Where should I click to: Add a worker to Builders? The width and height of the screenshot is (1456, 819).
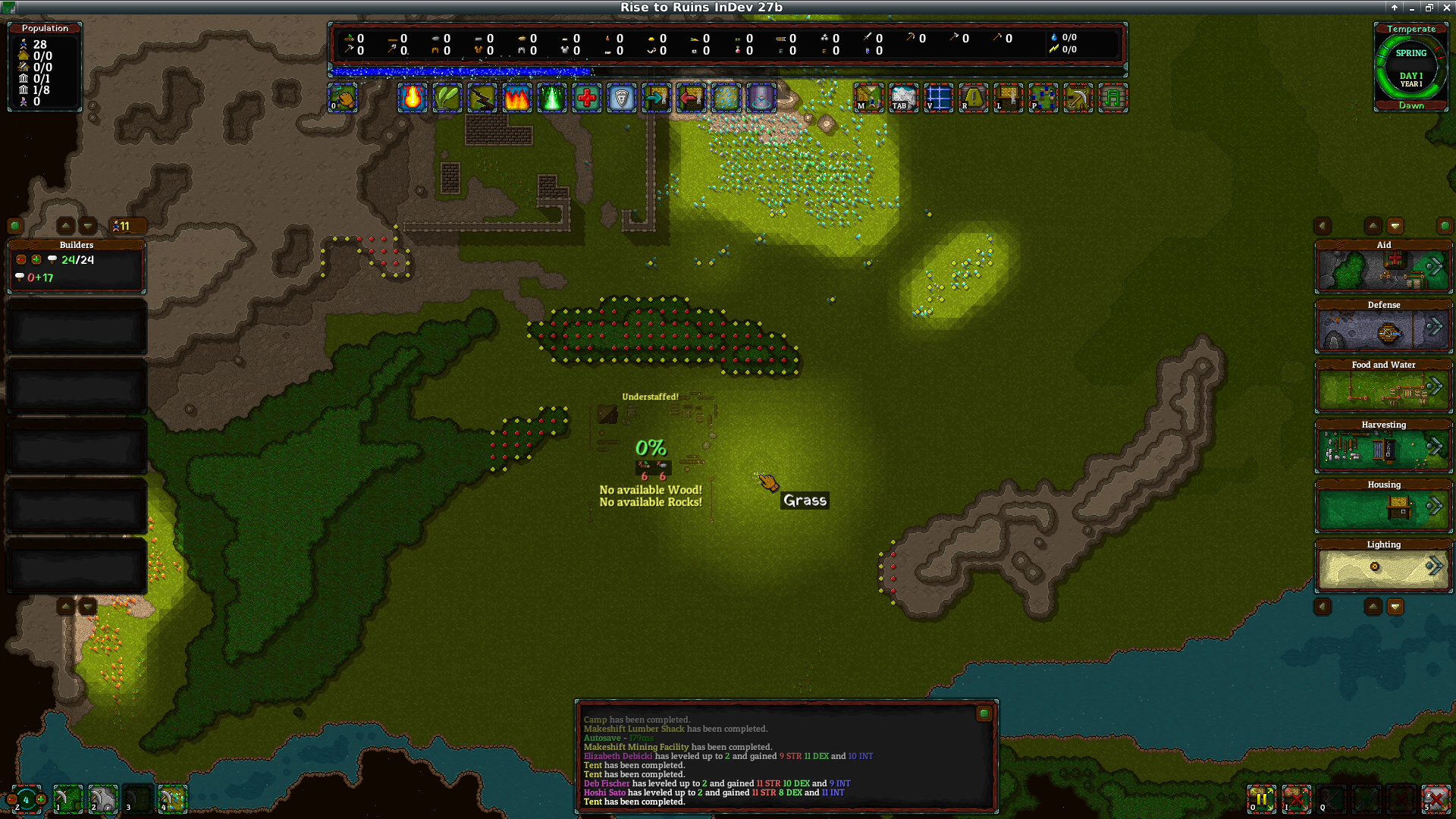point(36,259)
